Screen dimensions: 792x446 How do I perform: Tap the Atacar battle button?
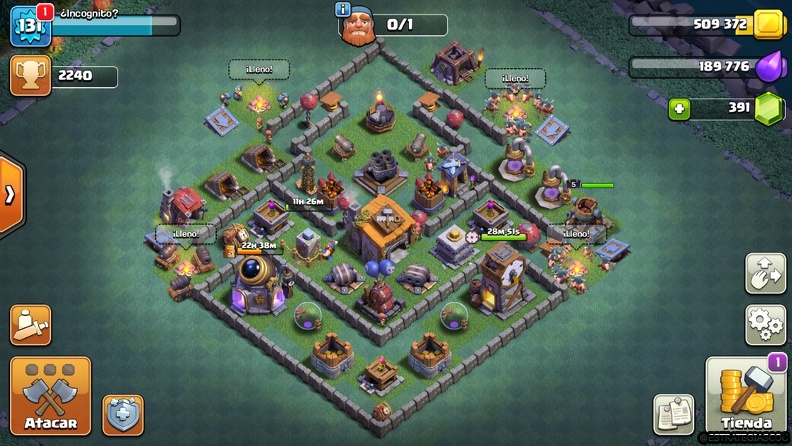pos(50,395)
